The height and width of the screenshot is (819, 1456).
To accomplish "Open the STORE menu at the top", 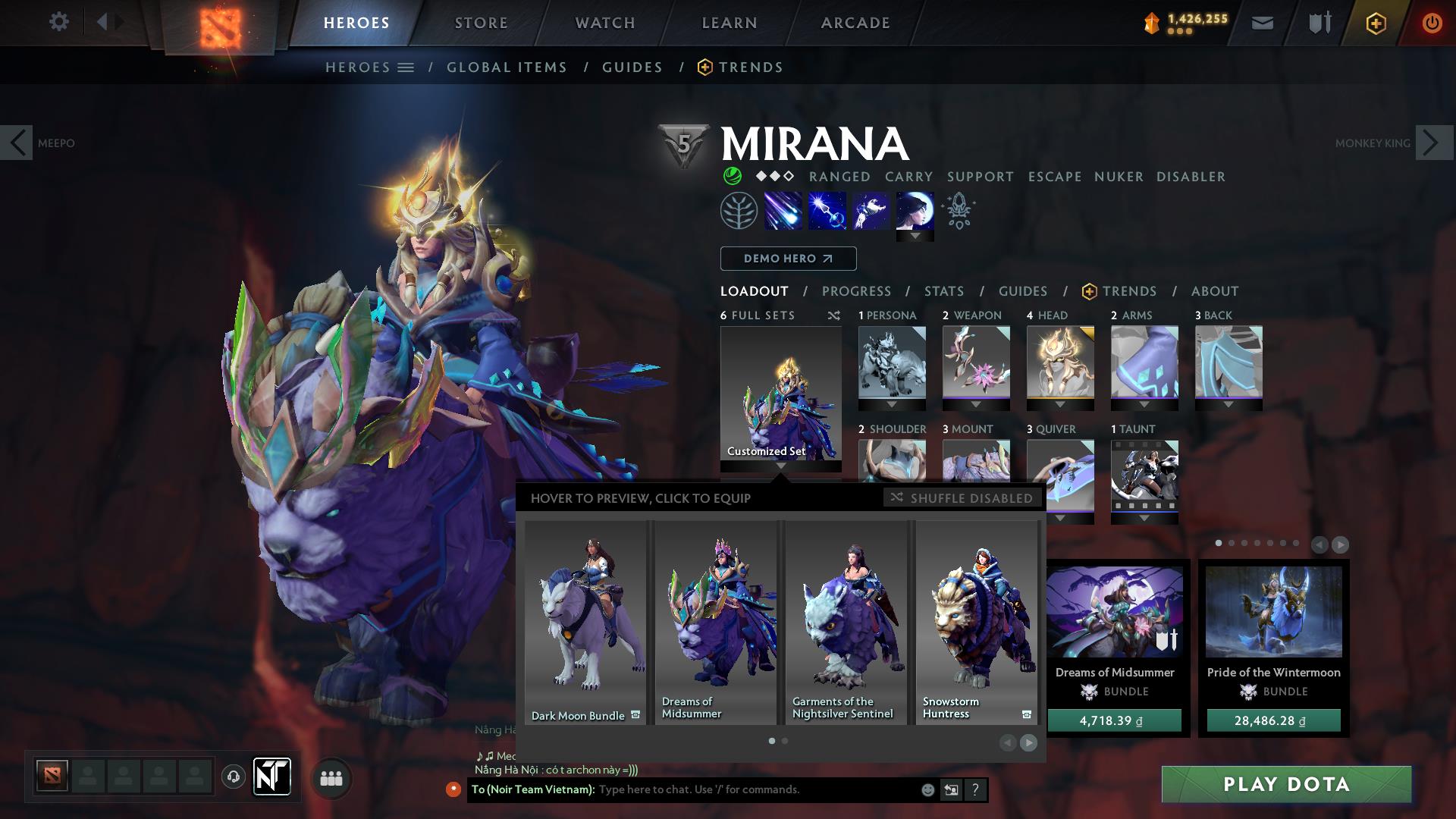I will (x=481, y=22).
